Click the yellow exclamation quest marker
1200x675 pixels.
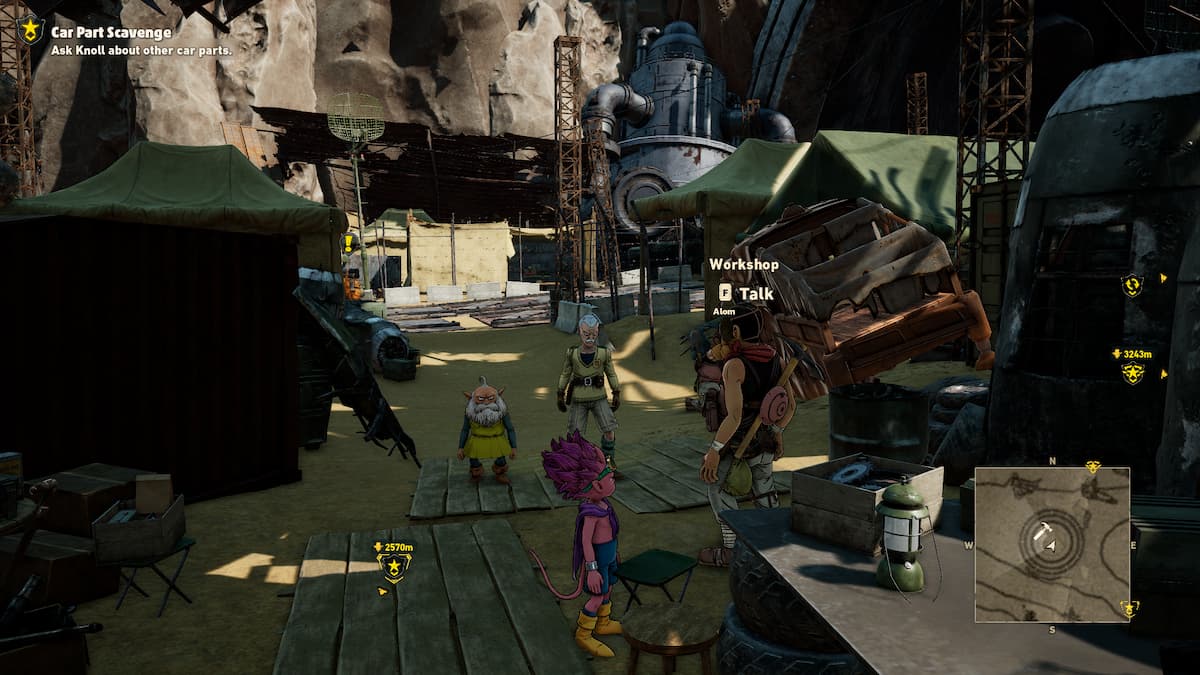349,243
